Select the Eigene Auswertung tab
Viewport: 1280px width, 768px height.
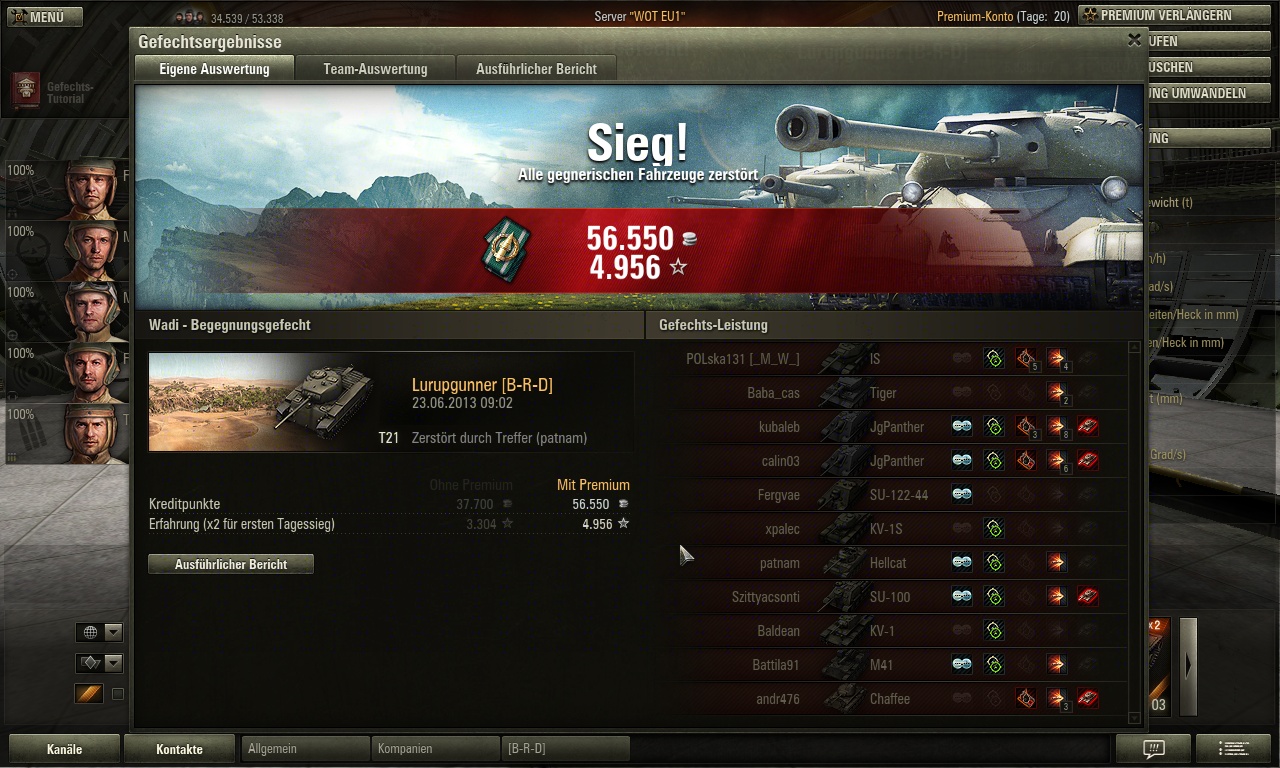tap(215, 69)
